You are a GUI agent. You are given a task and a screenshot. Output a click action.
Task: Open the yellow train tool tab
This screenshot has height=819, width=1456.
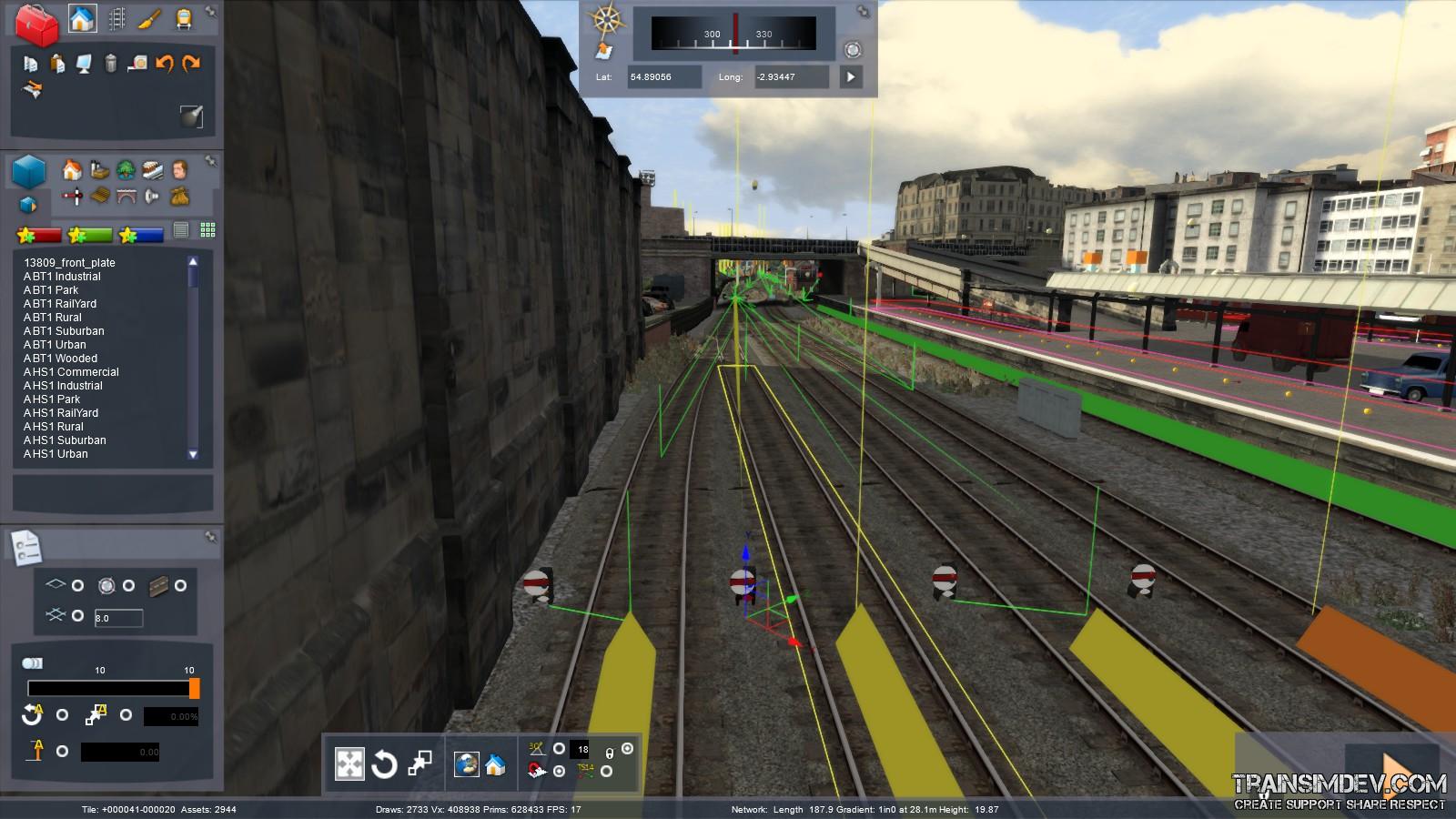[183, 19]
